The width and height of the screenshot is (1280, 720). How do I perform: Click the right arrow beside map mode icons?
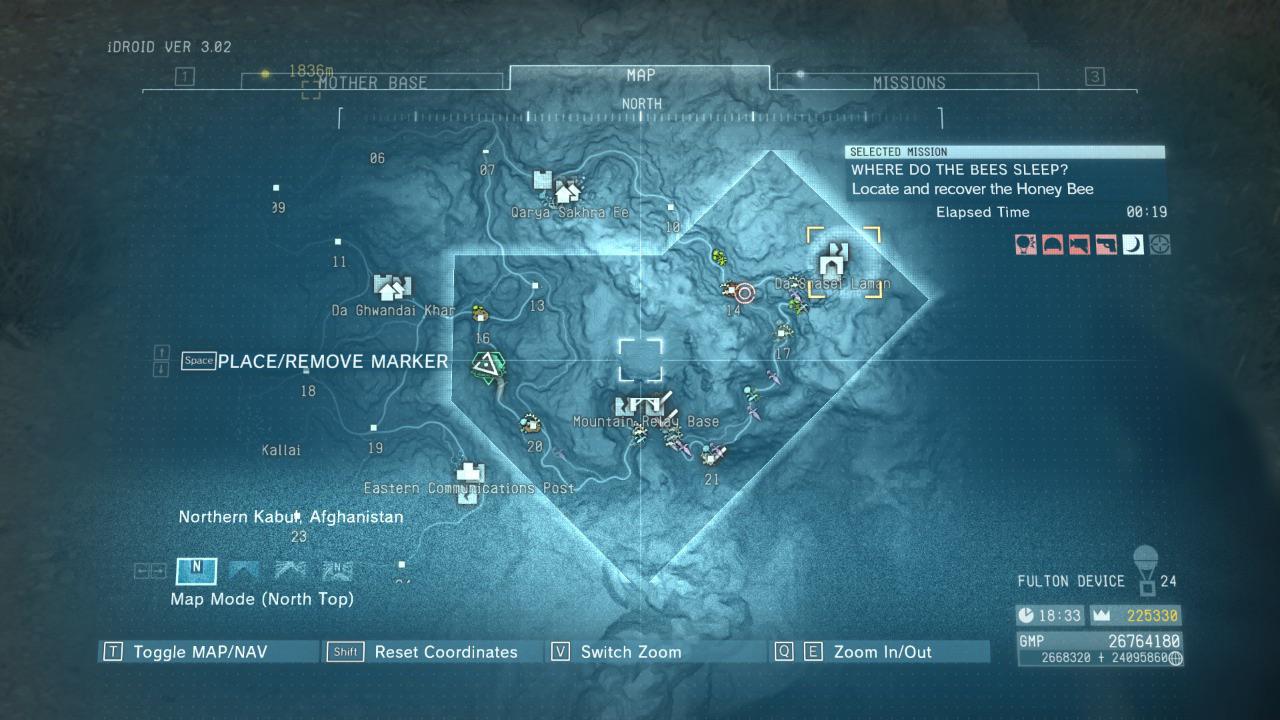click(x=158, y=571)
